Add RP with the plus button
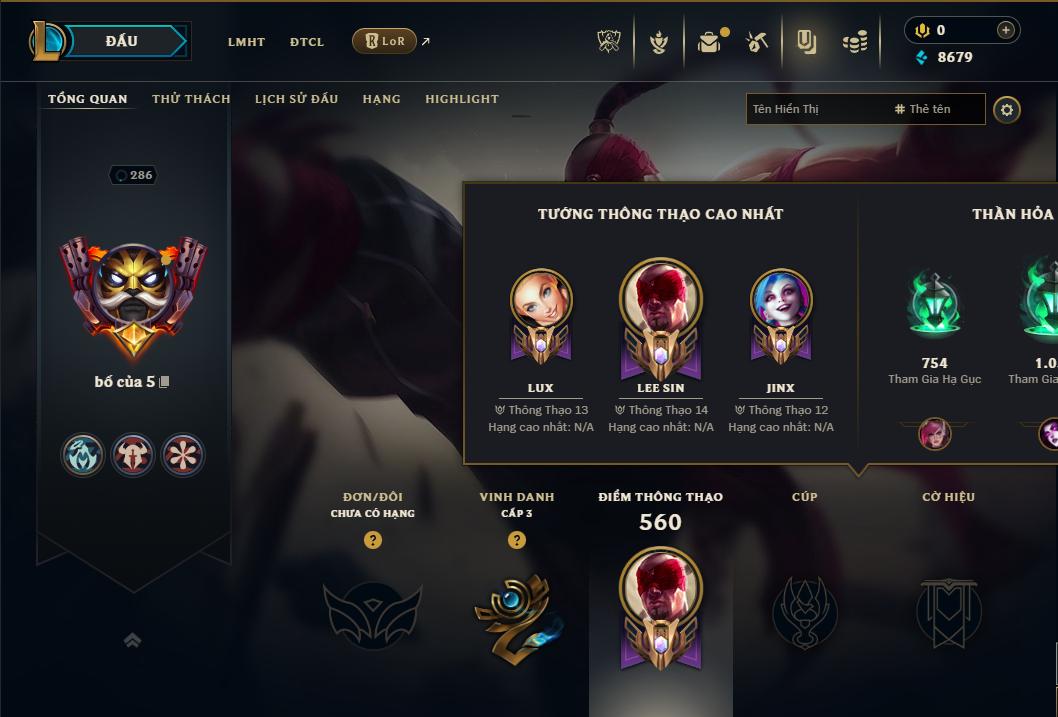1058x717 pixels. 1005,30
